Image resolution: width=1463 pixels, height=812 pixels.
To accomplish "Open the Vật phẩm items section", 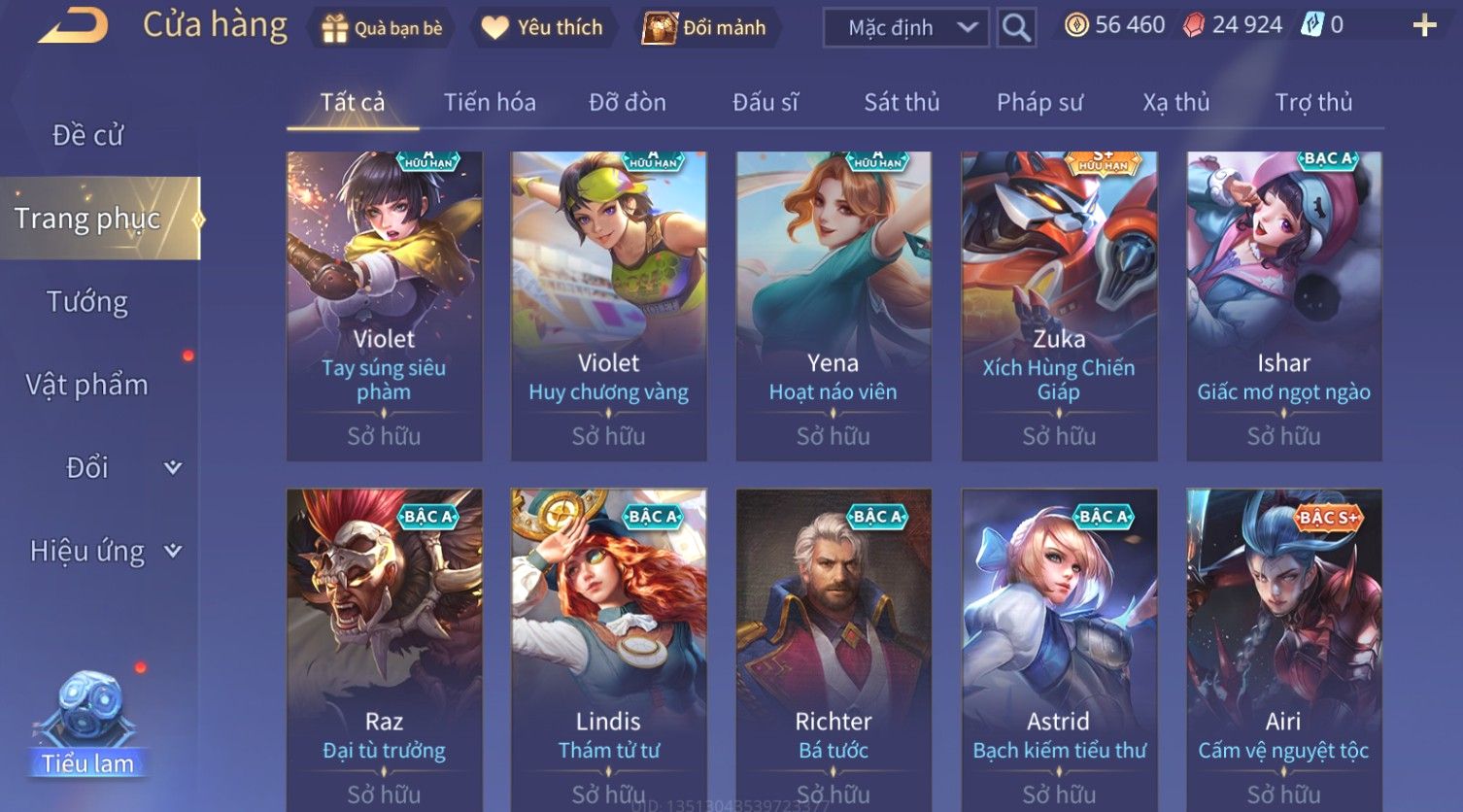I will [87, 385].
